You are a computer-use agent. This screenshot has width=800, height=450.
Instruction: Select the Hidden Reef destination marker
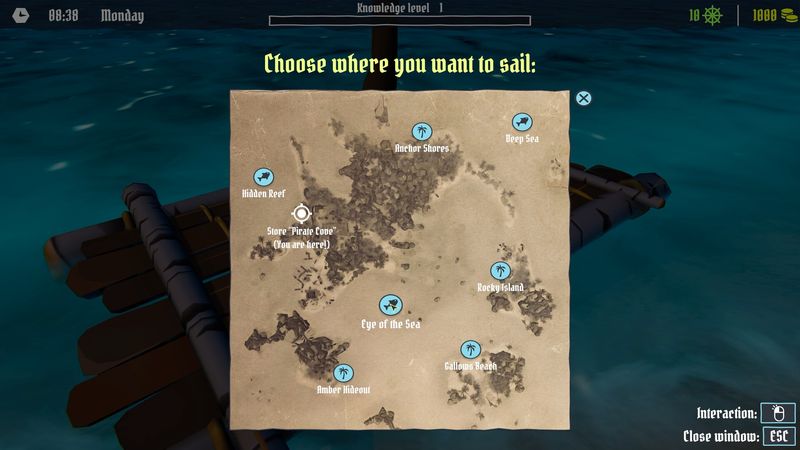click(x=263, y=176)
